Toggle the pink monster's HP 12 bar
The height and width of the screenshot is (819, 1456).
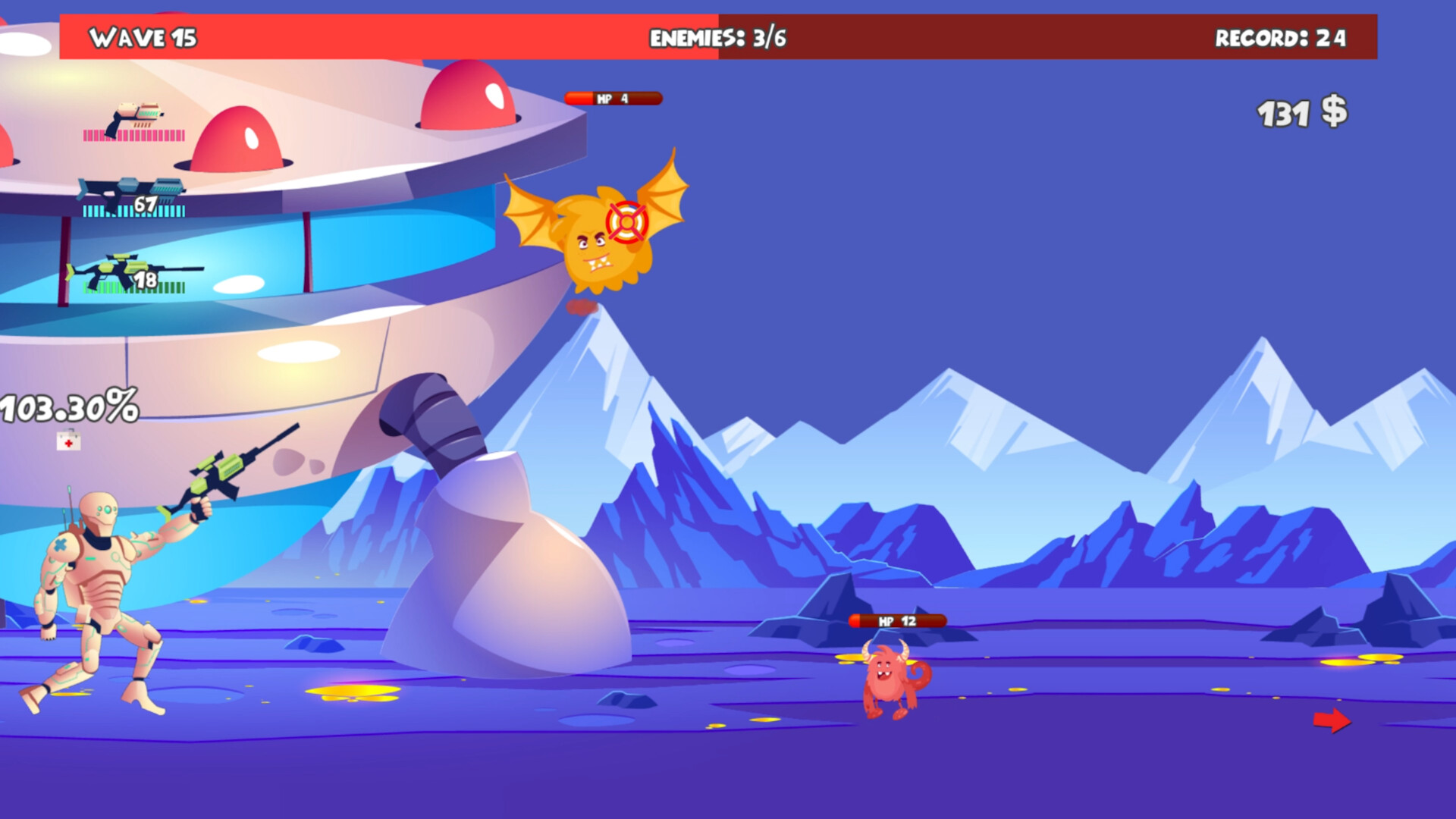(x=898, y=622)
